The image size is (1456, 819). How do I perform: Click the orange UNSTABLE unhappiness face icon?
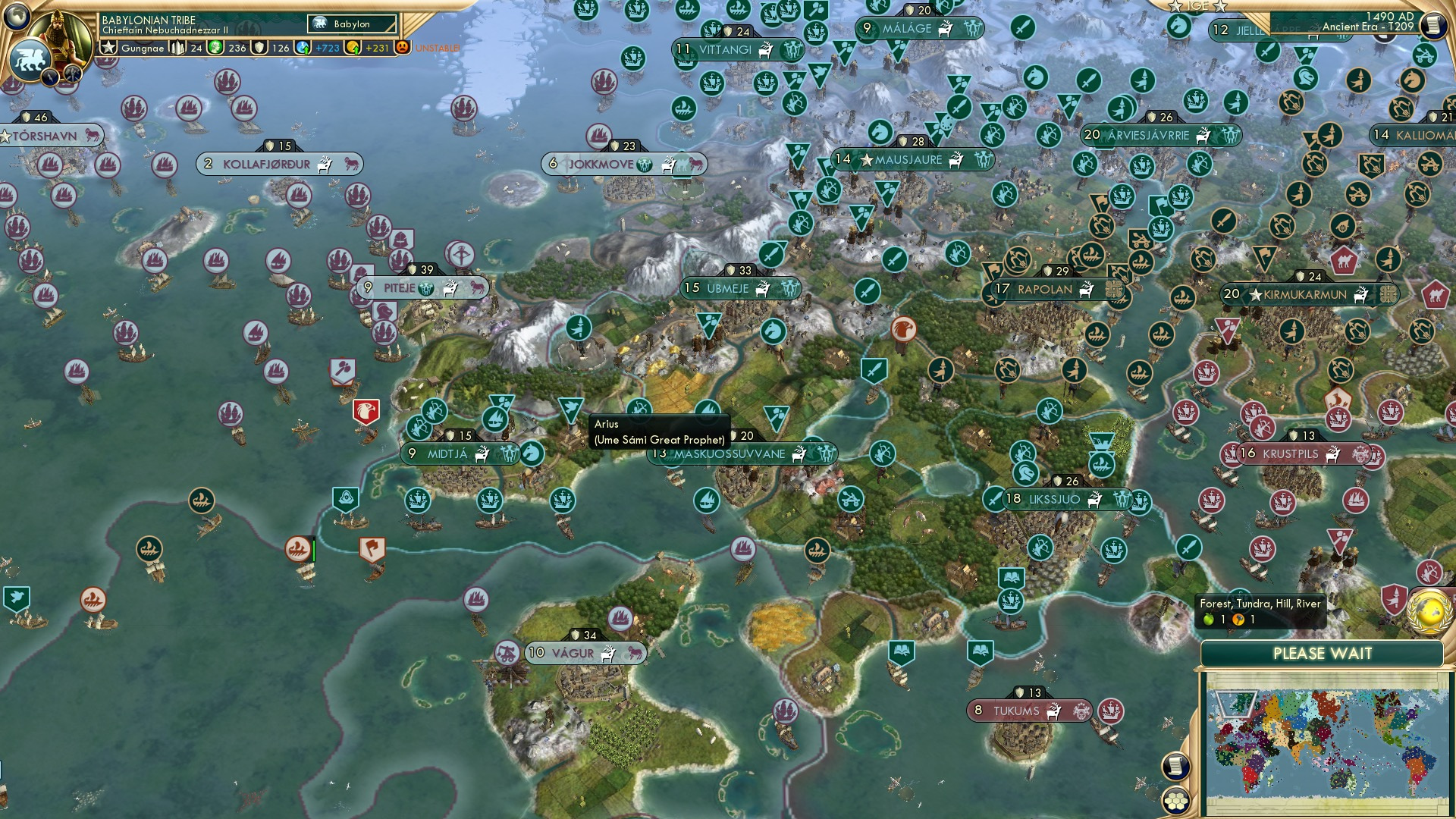[x=402, y=47]
